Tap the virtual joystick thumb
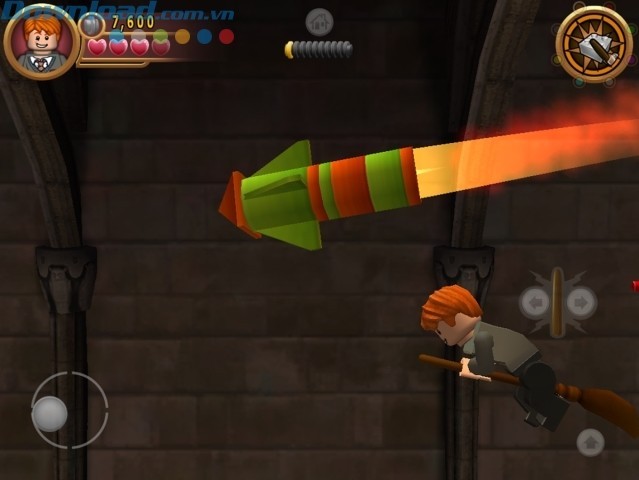The image size is (639, 480). [50, 413]
